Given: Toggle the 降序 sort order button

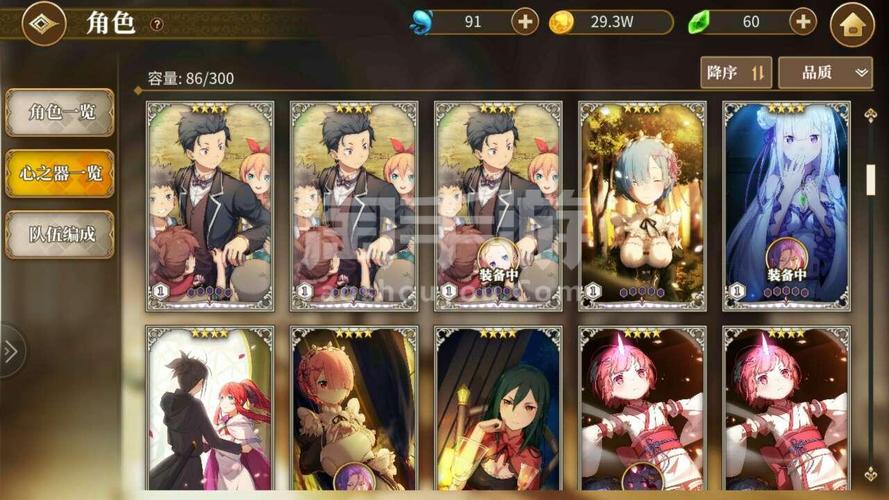Looking at the screenshot, I should pyautogui.click(x=736, y=72).
